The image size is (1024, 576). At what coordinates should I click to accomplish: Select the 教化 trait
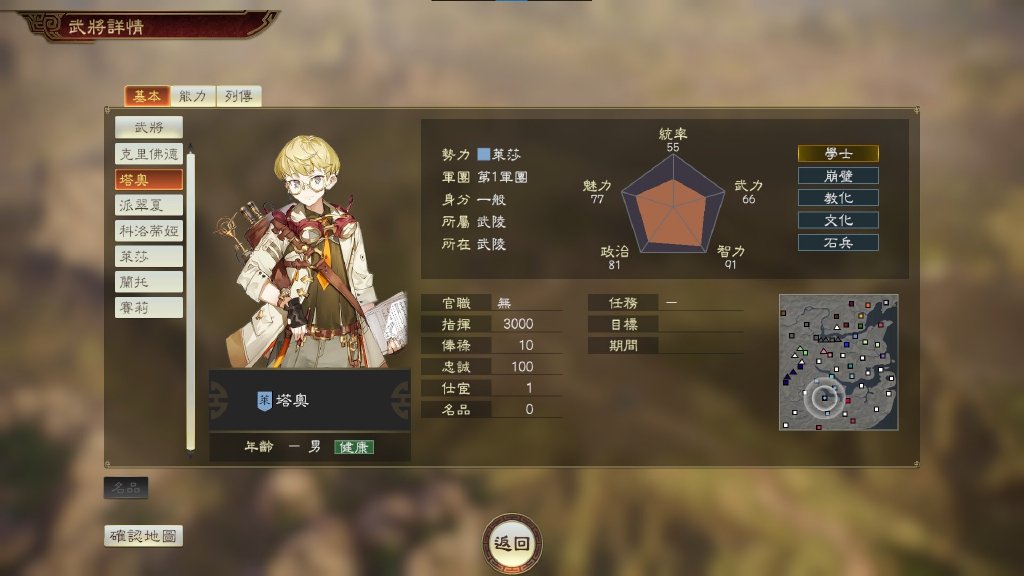pyautogui.click(x=838, y=198)
